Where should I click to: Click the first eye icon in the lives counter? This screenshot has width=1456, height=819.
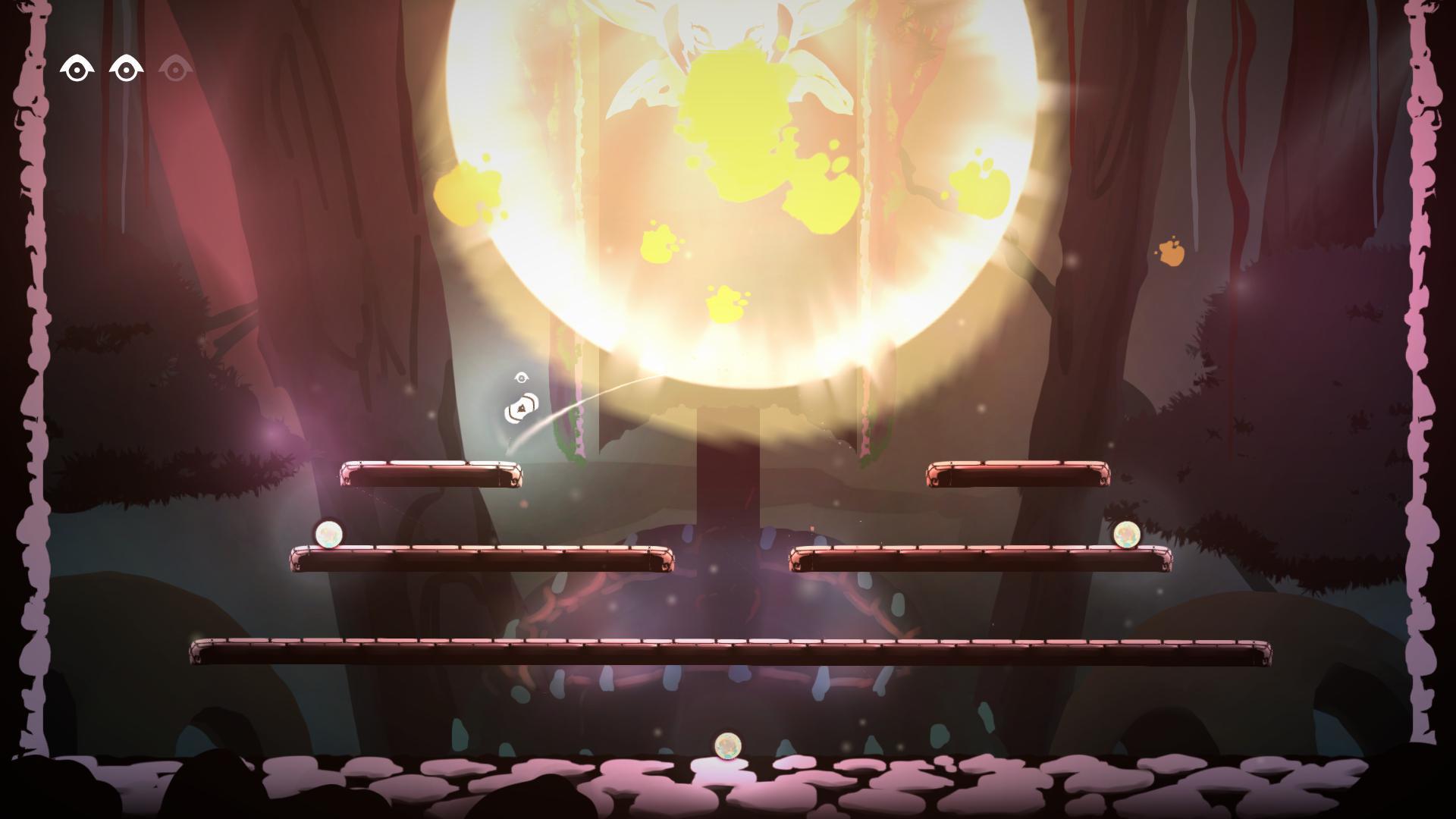pos(76,67)
